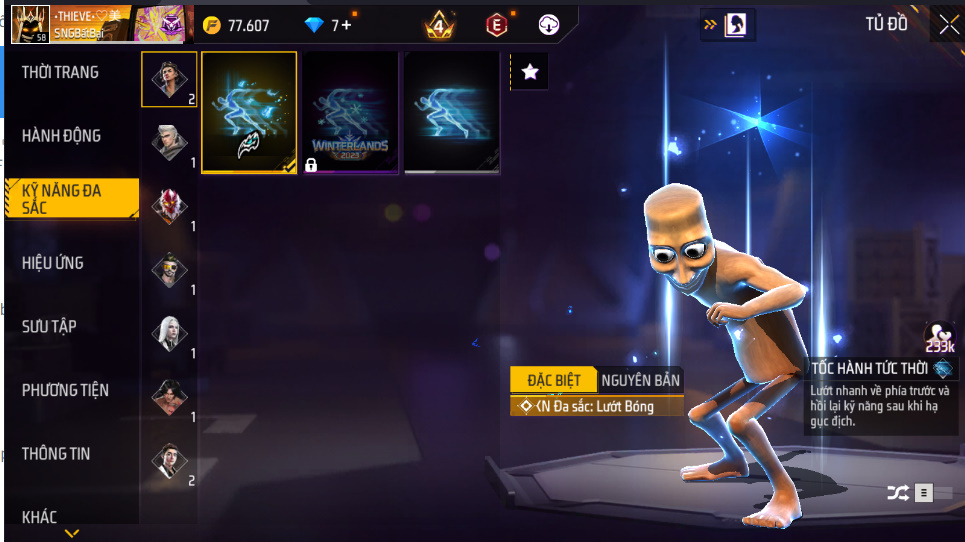Select the Winterlands 2023 locked skill skin
Screen dimensions: 965x542
(x=350, y=112)
